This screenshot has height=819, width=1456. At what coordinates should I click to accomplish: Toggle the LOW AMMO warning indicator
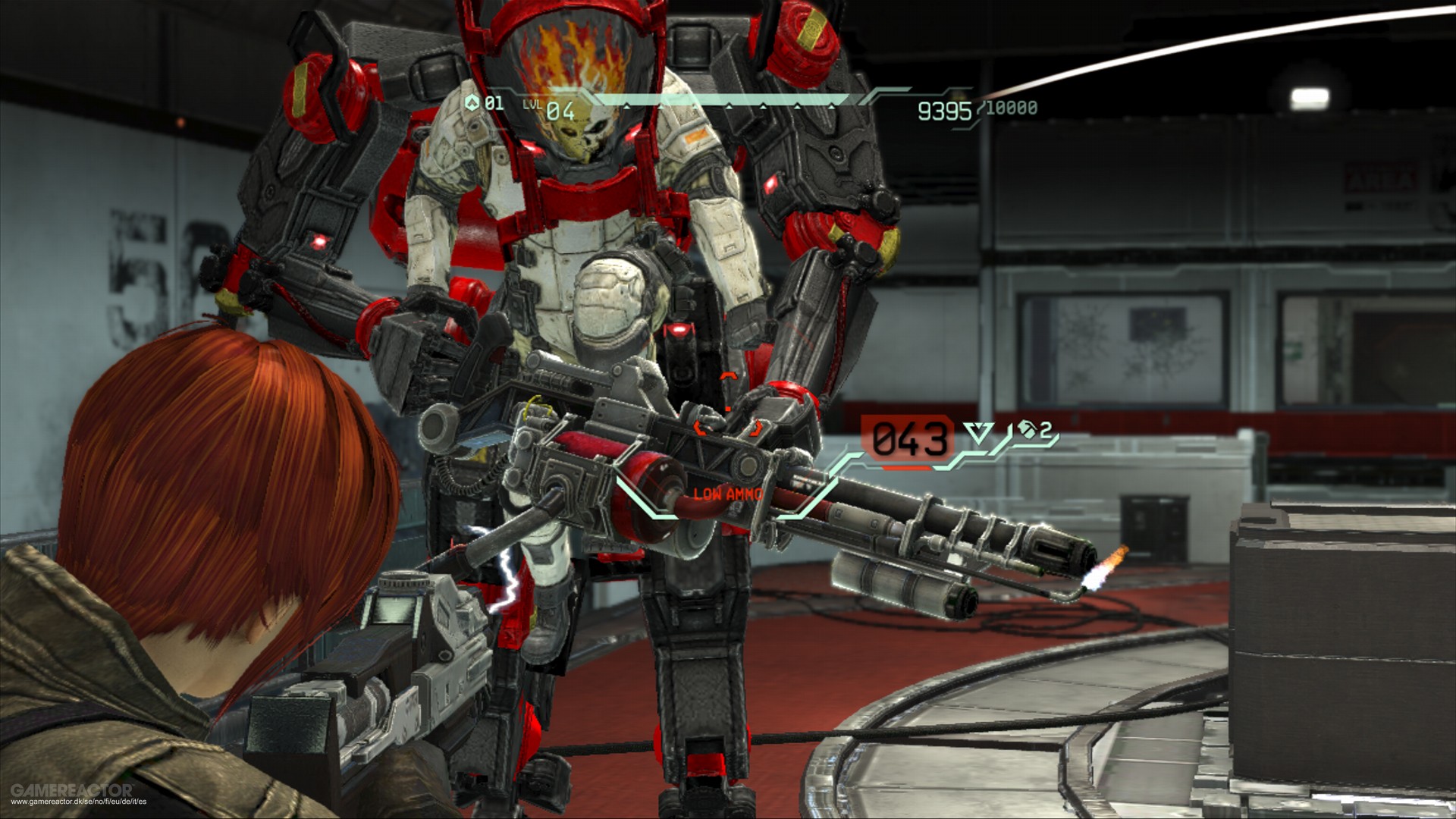[x=726, y=494]
